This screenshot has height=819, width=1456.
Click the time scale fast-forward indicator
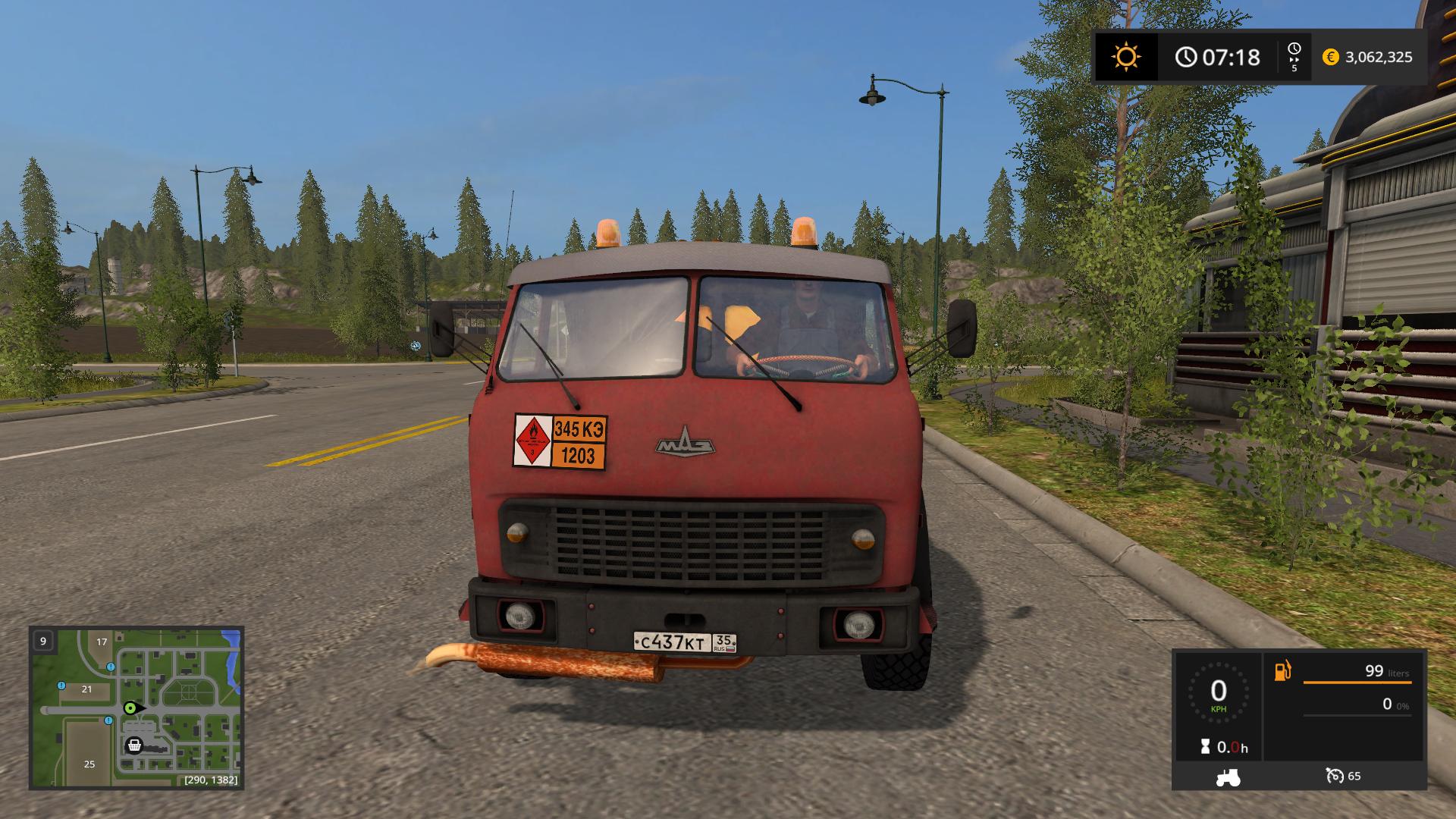(x=1294, y=57)
